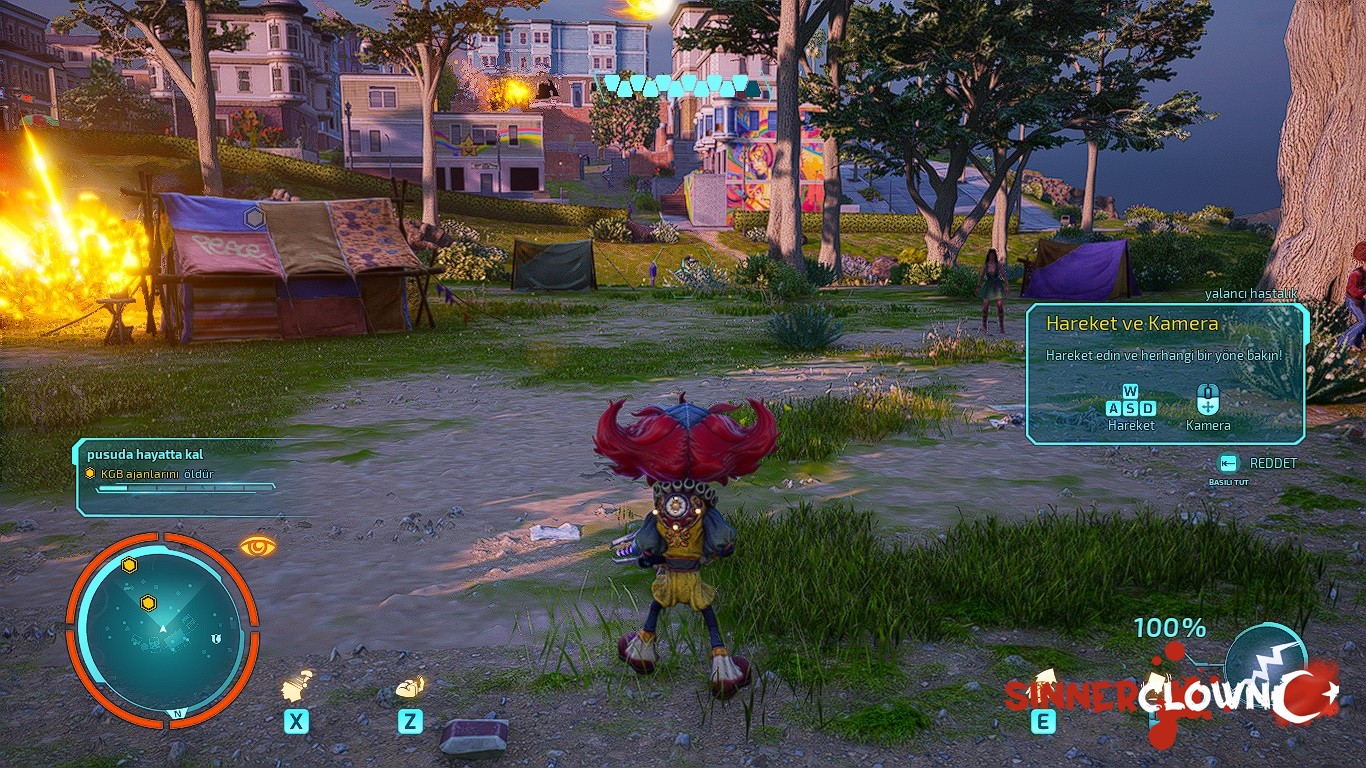Screen dimensions: 1366x768
Task: Select the "pusuda hayatta kal" objective tracker
Action: coord(176,475)
